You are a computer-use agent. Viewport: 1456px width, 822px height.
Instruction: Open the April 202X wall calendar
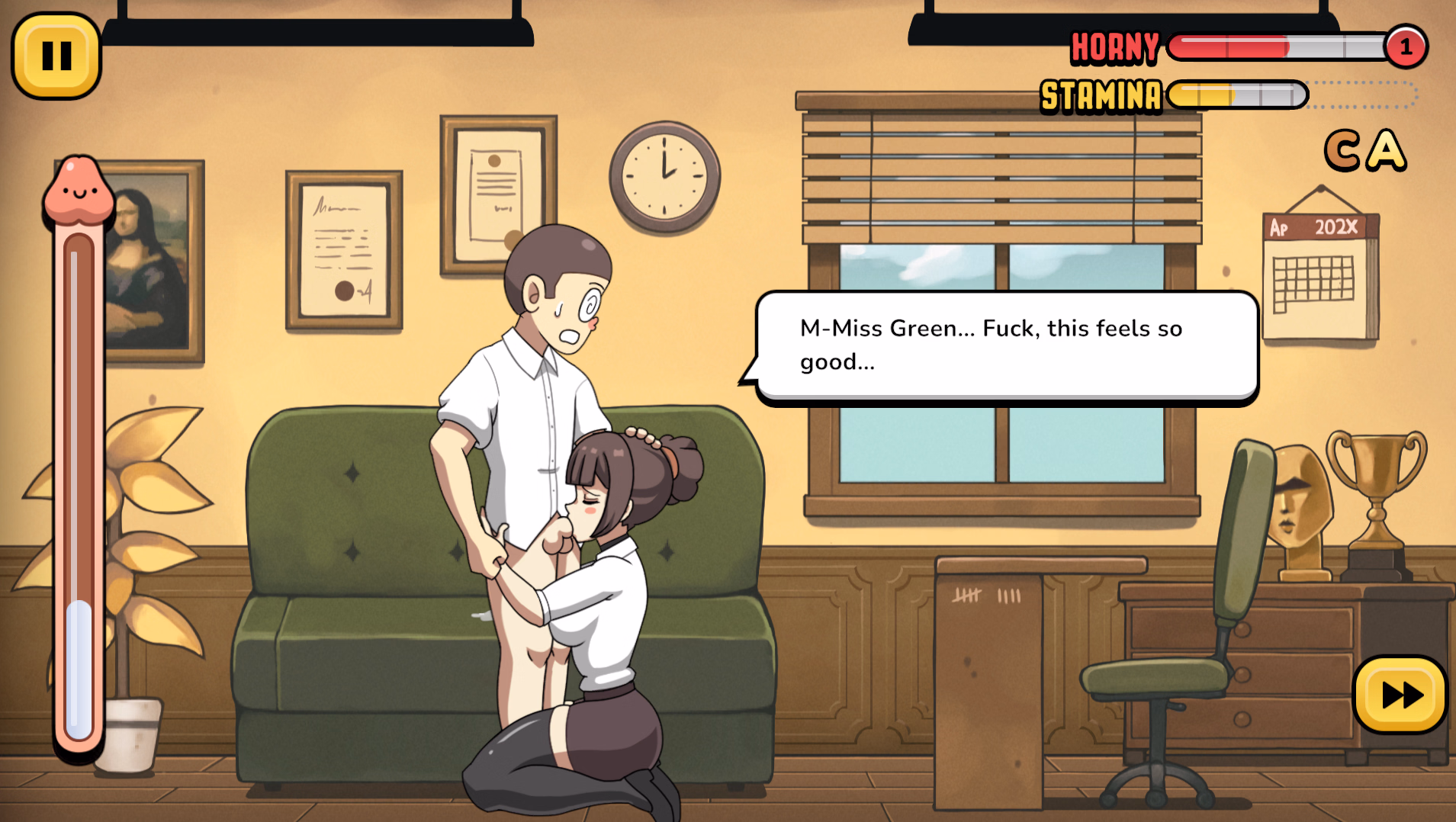tap(1320, 275)
